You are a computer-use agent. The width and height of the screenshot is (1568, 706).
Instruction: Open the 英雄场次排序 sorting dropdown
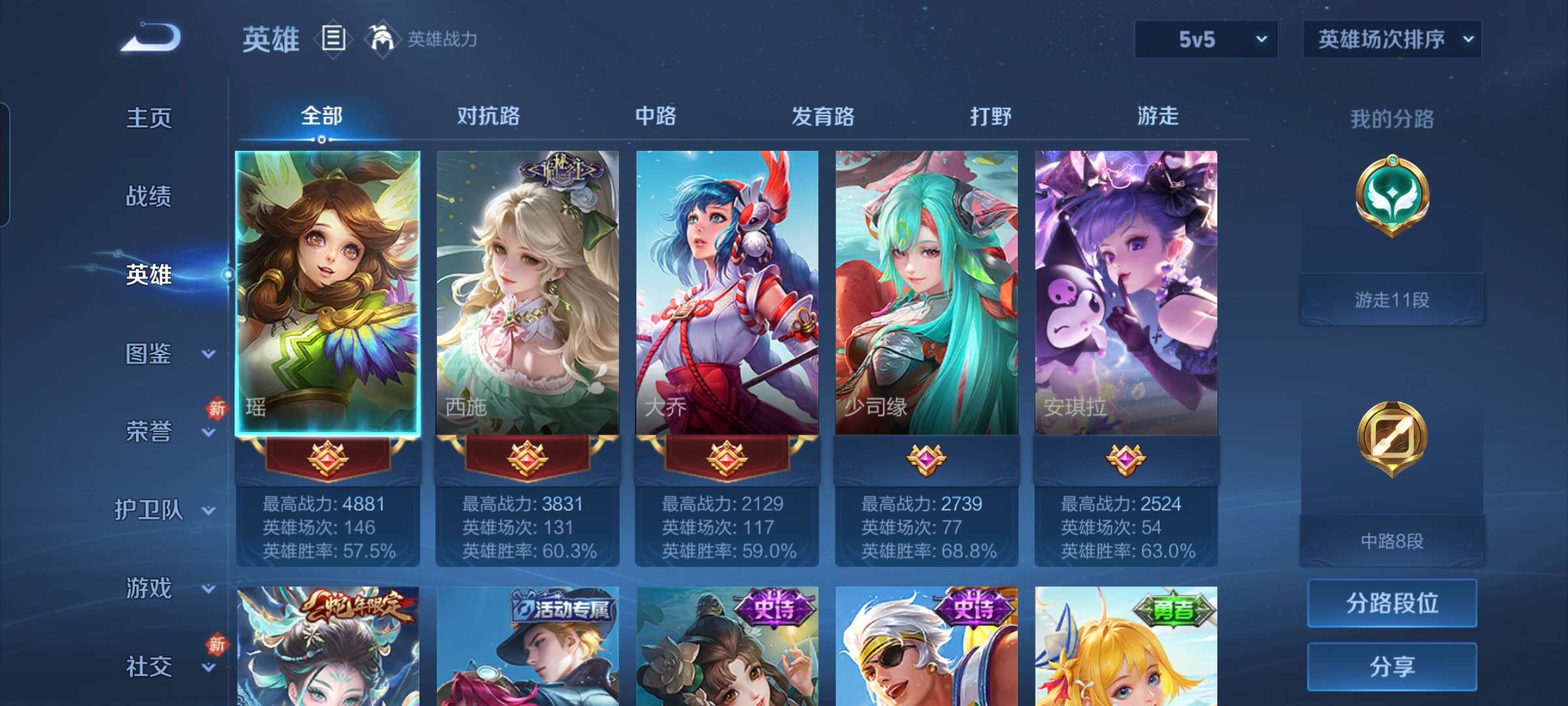click(1390, 41)
